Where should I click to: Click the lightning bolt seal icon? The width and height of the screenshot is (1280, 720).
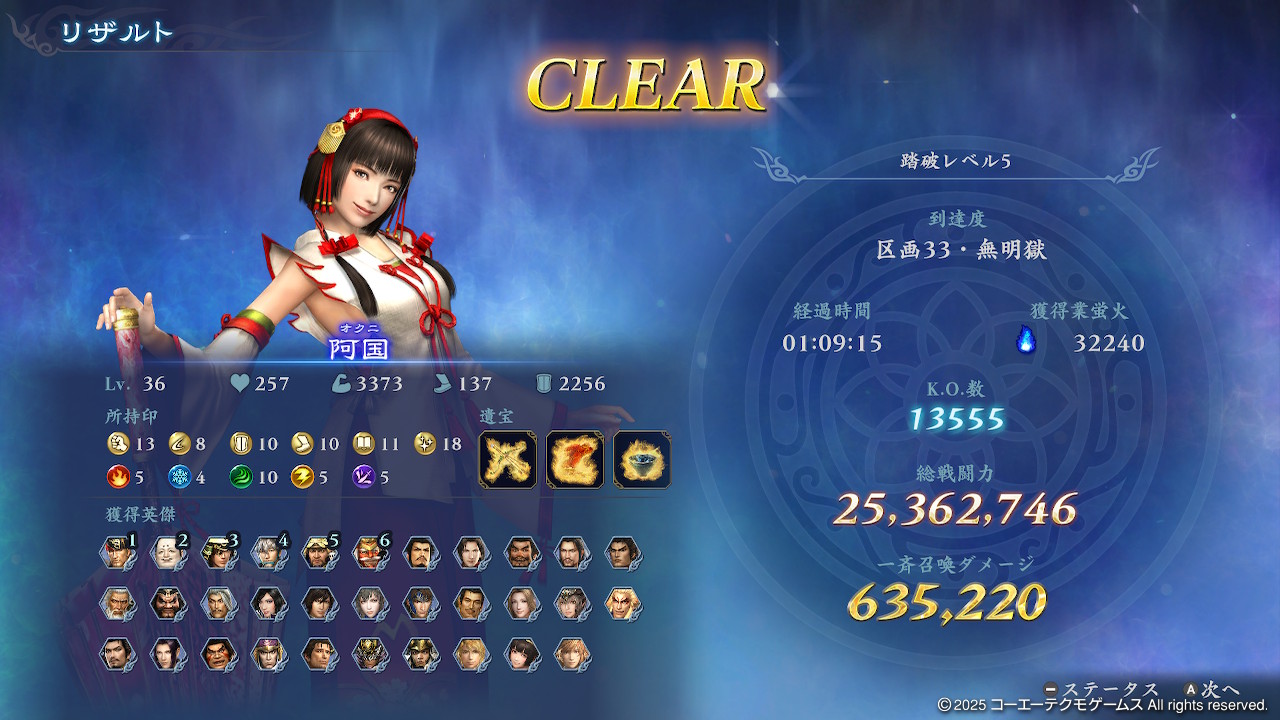point(302,477)
